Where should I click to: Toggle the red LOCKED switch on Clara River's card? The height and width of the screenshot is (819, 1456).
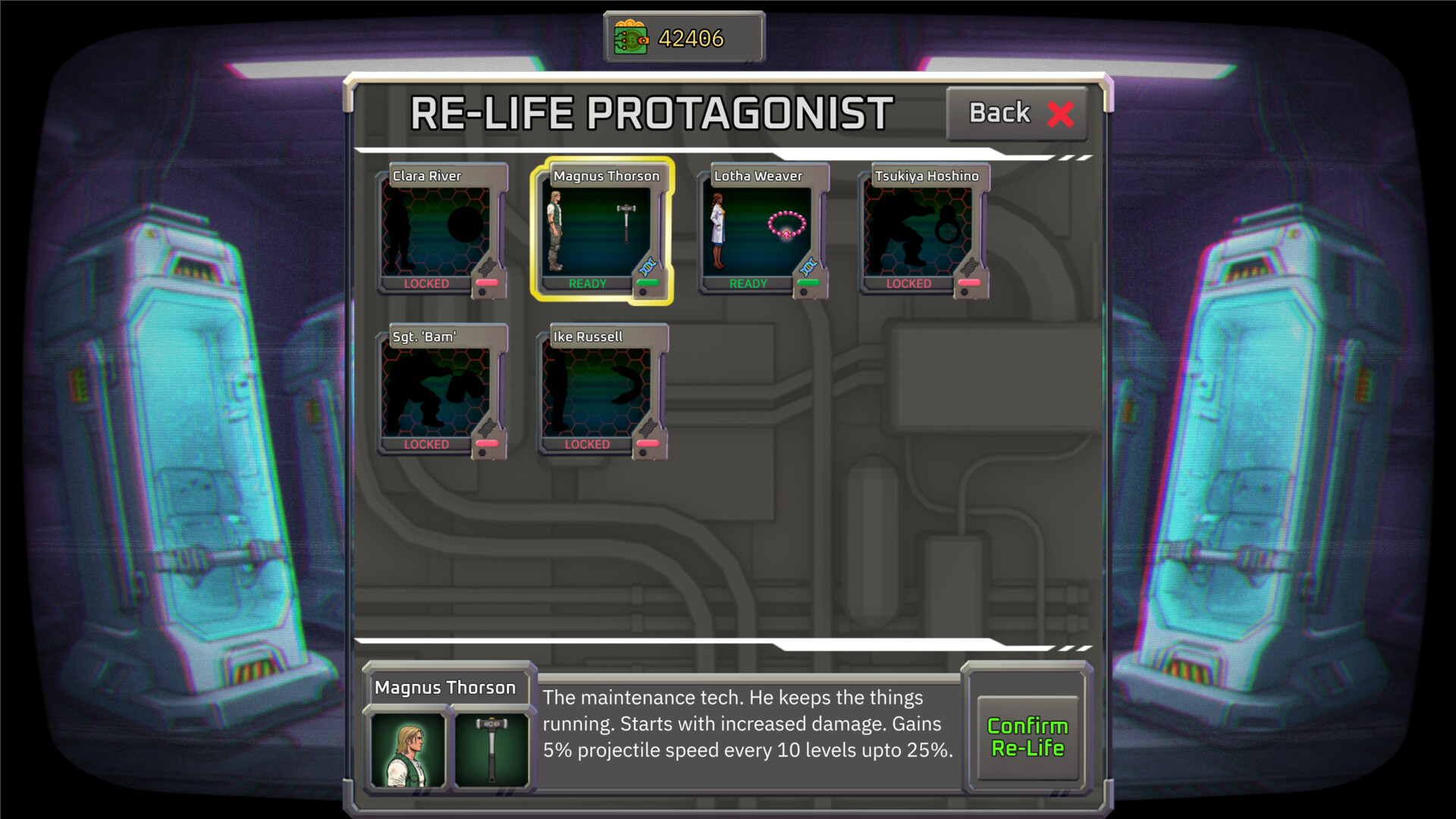point(488,283)
